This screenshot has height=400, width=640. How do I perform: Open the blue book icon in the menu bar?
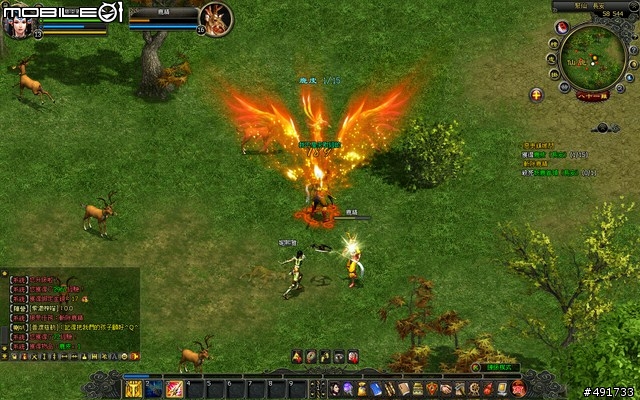point(376,388)
